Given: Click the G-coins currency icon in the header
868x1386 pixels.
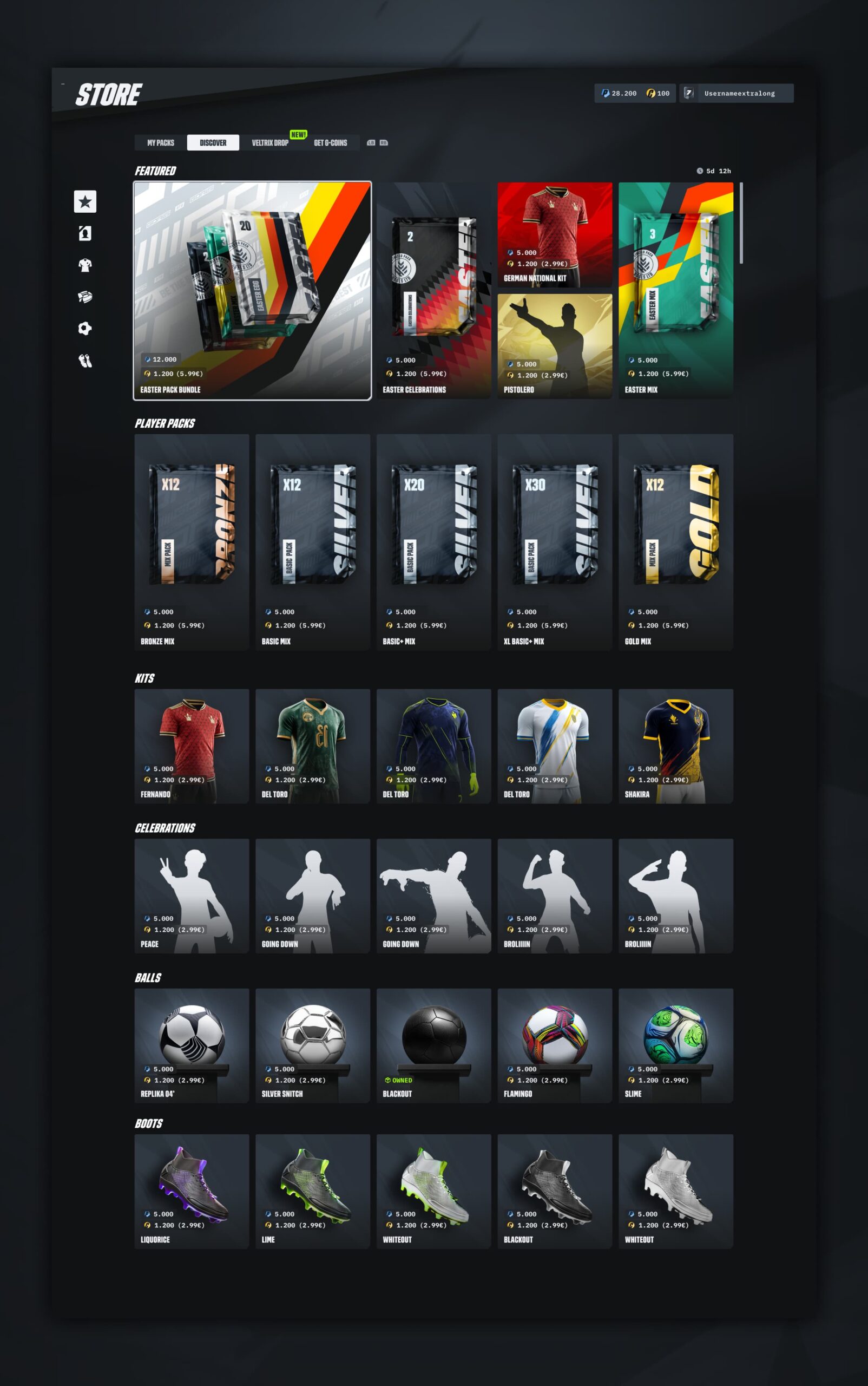Looking at the screenshot, I should (650, 93).
